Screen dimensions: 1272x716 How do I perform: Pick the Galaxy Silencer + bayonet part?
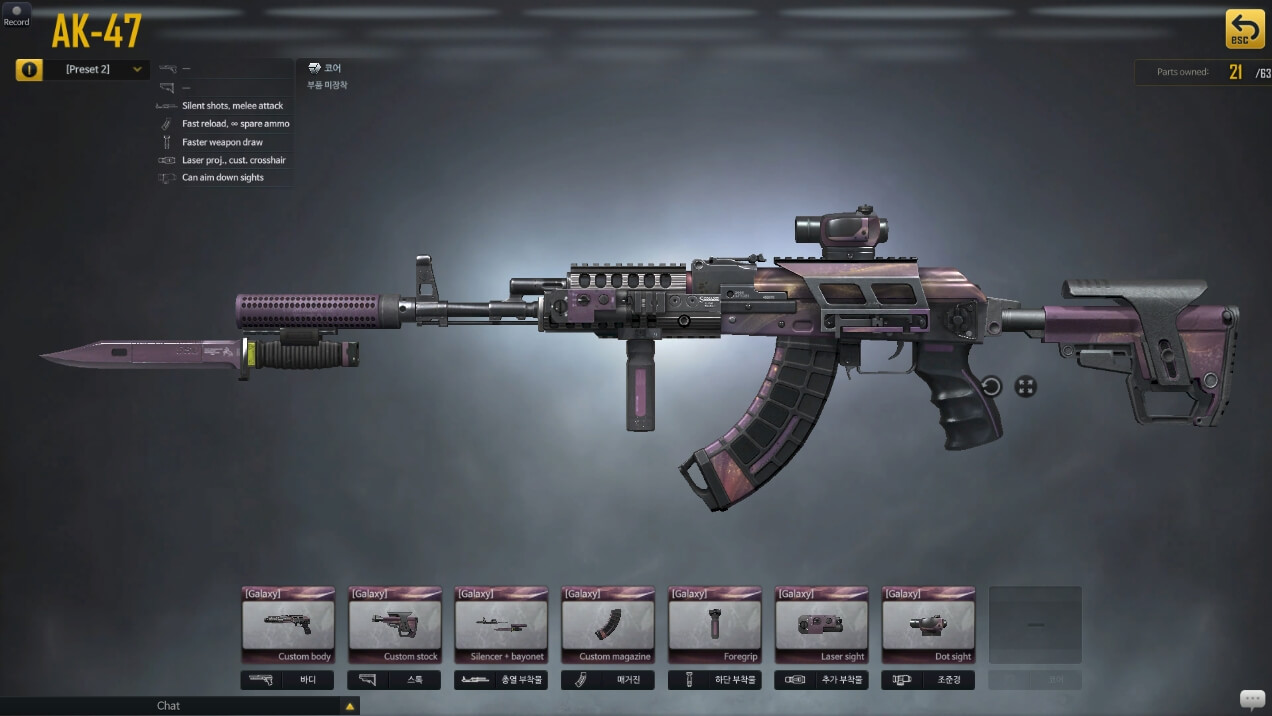pos(501,625)
